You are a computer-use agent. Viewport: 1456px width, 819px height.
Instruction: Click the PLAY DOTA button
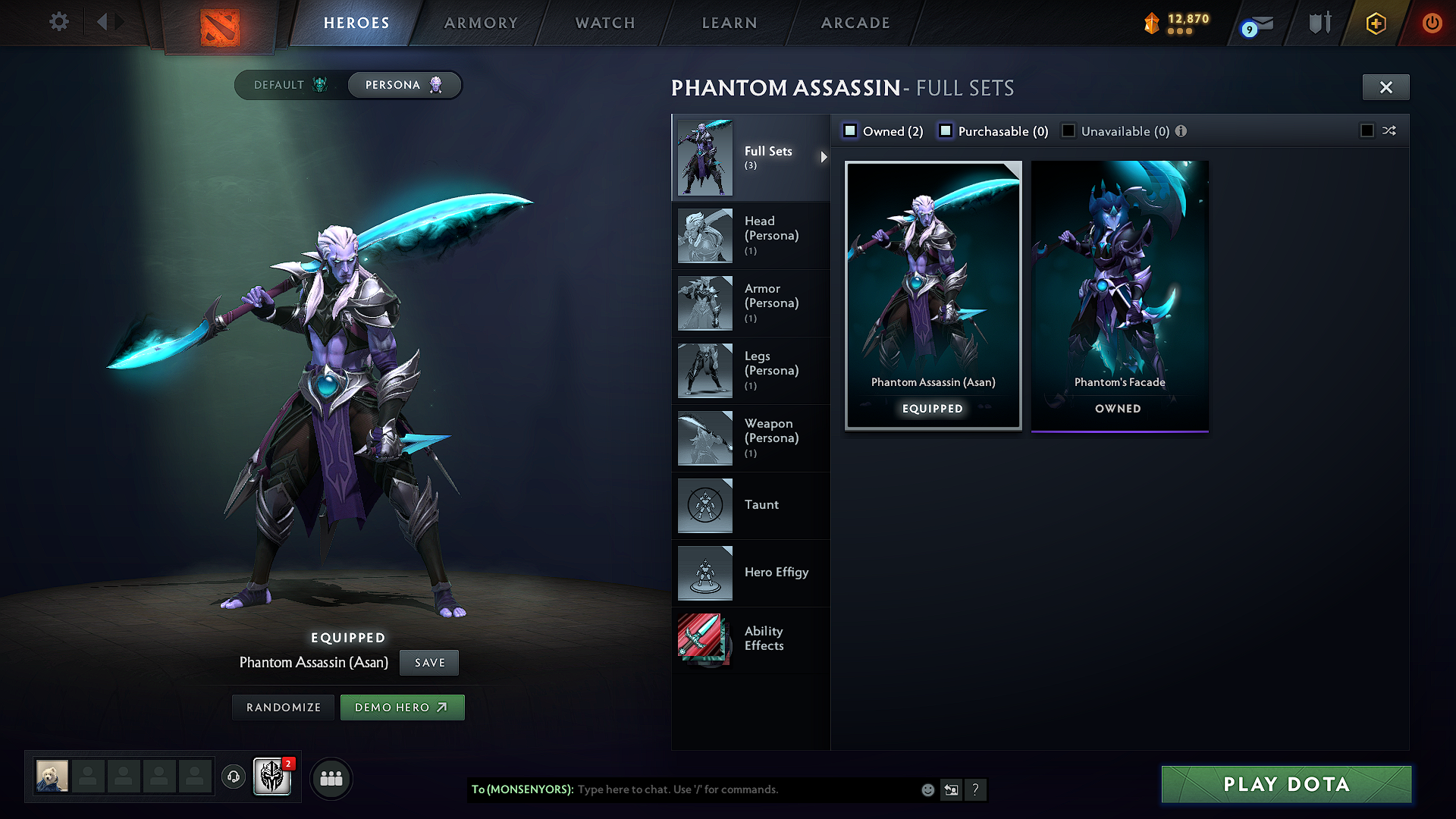click(x=1285, y=785)
